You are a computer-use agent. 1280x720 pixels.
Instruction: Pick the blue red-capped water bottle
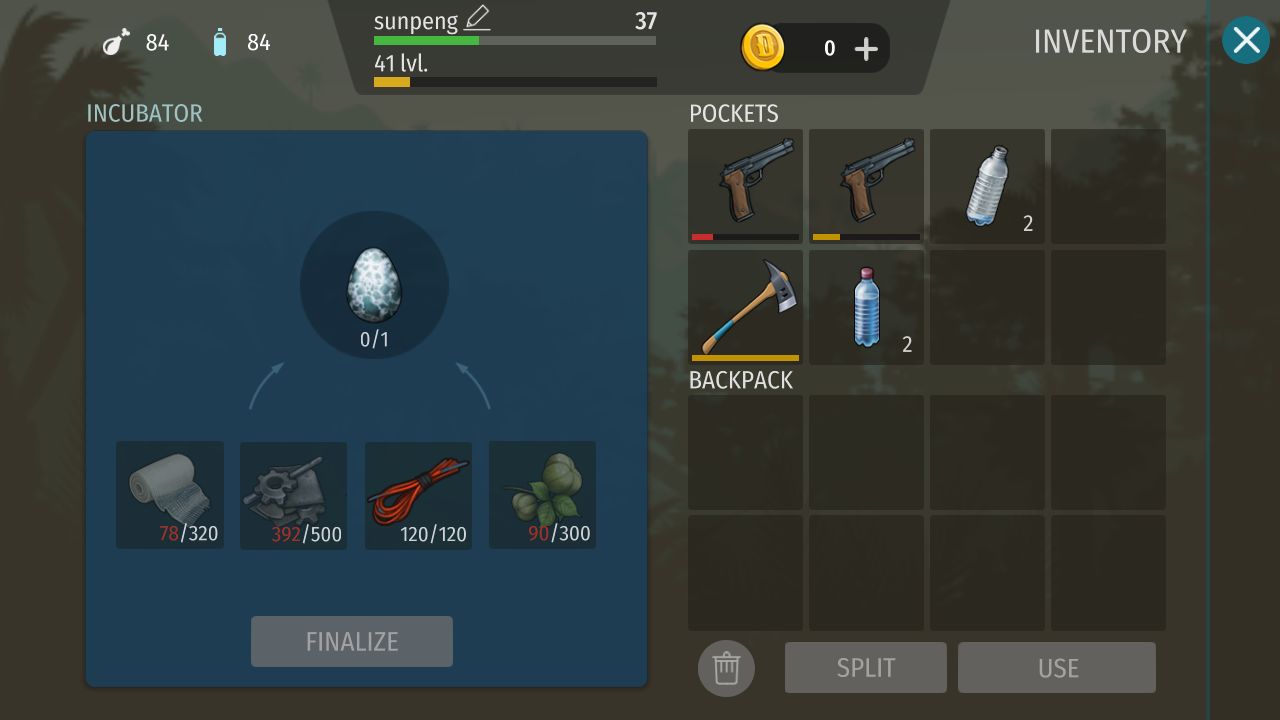coord(866,307)
